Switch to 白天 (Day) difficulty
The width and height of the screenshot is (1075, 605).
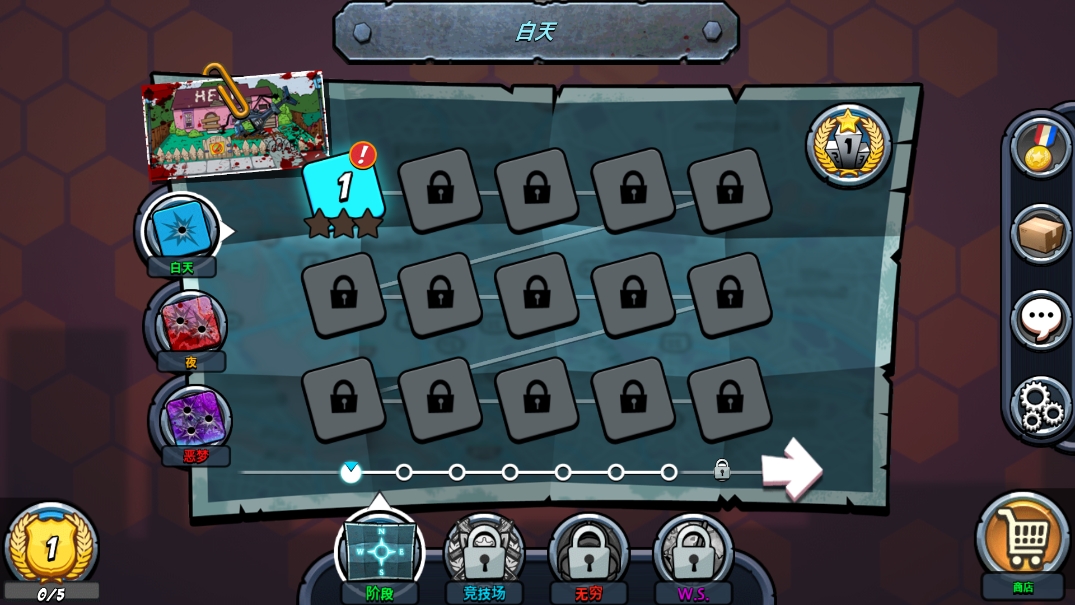(181, 230)
